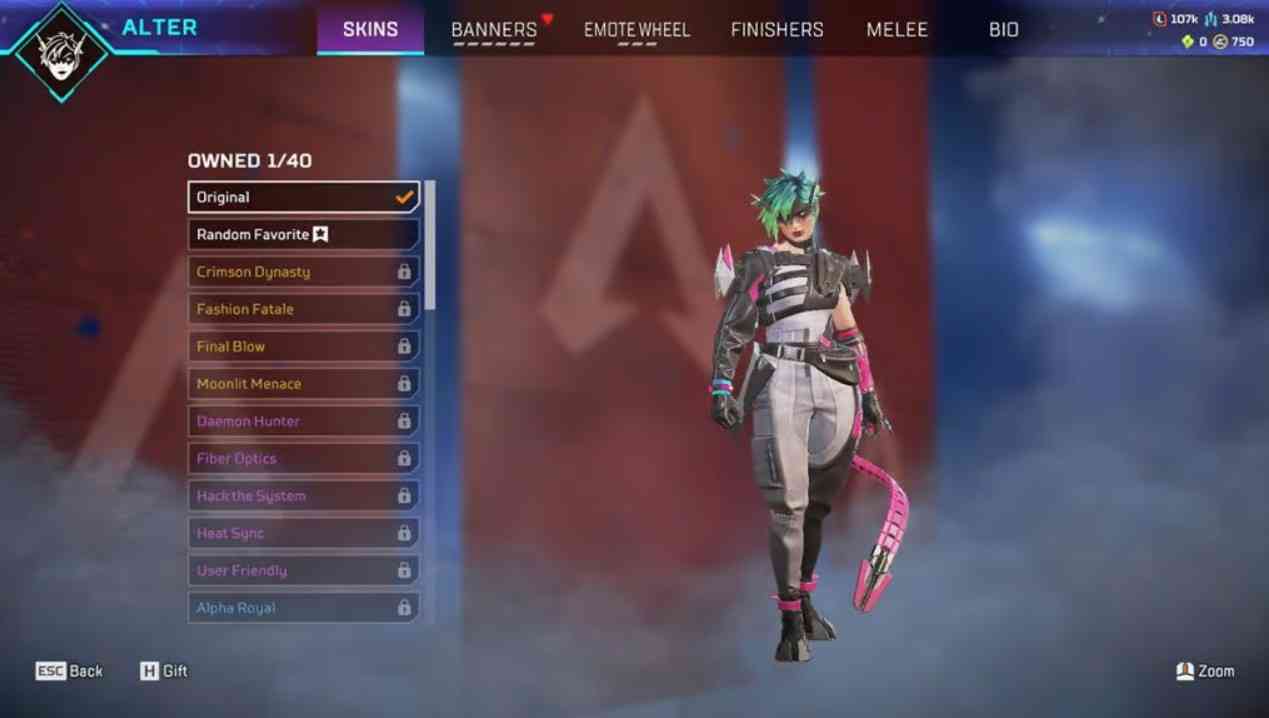Choose the Random Favorite option
The image size is (1269, 718).
(x=303, y=234)
